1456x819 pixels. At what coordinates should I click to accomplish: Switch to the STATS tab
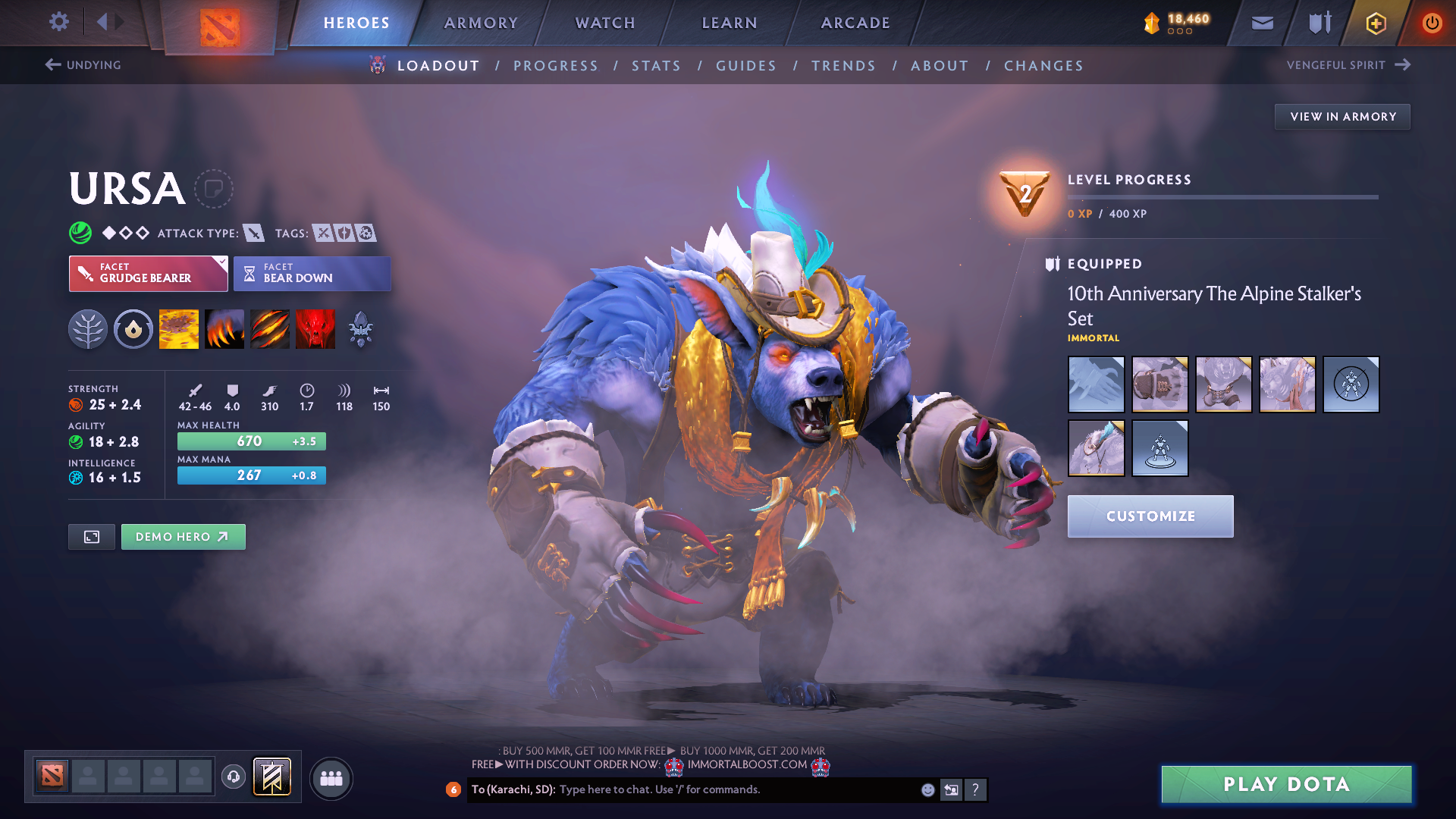tap(656, 66)
